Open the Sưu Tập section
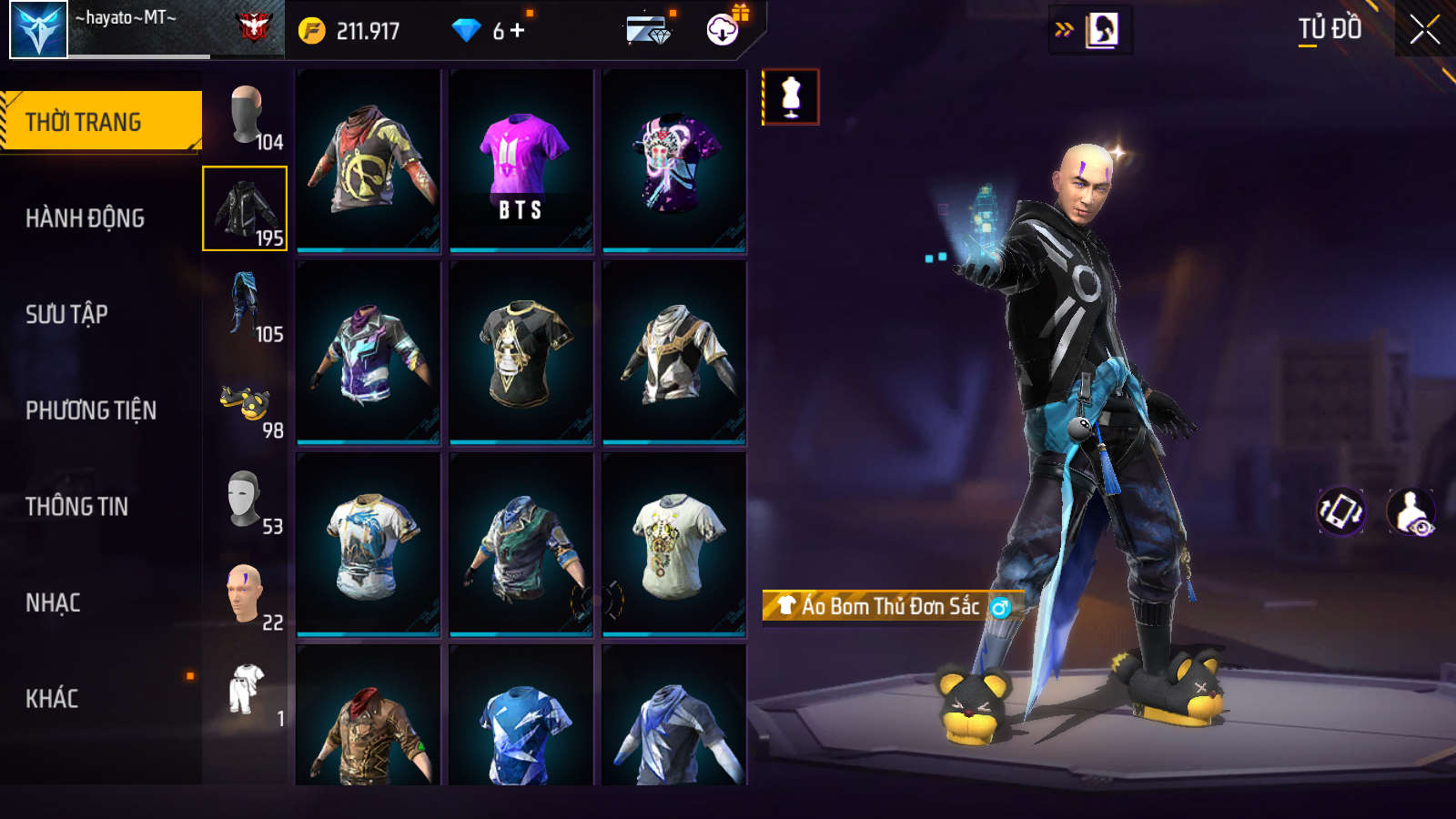The height and width of the screenshot is (819, 1456). click(x=66, y=314)
